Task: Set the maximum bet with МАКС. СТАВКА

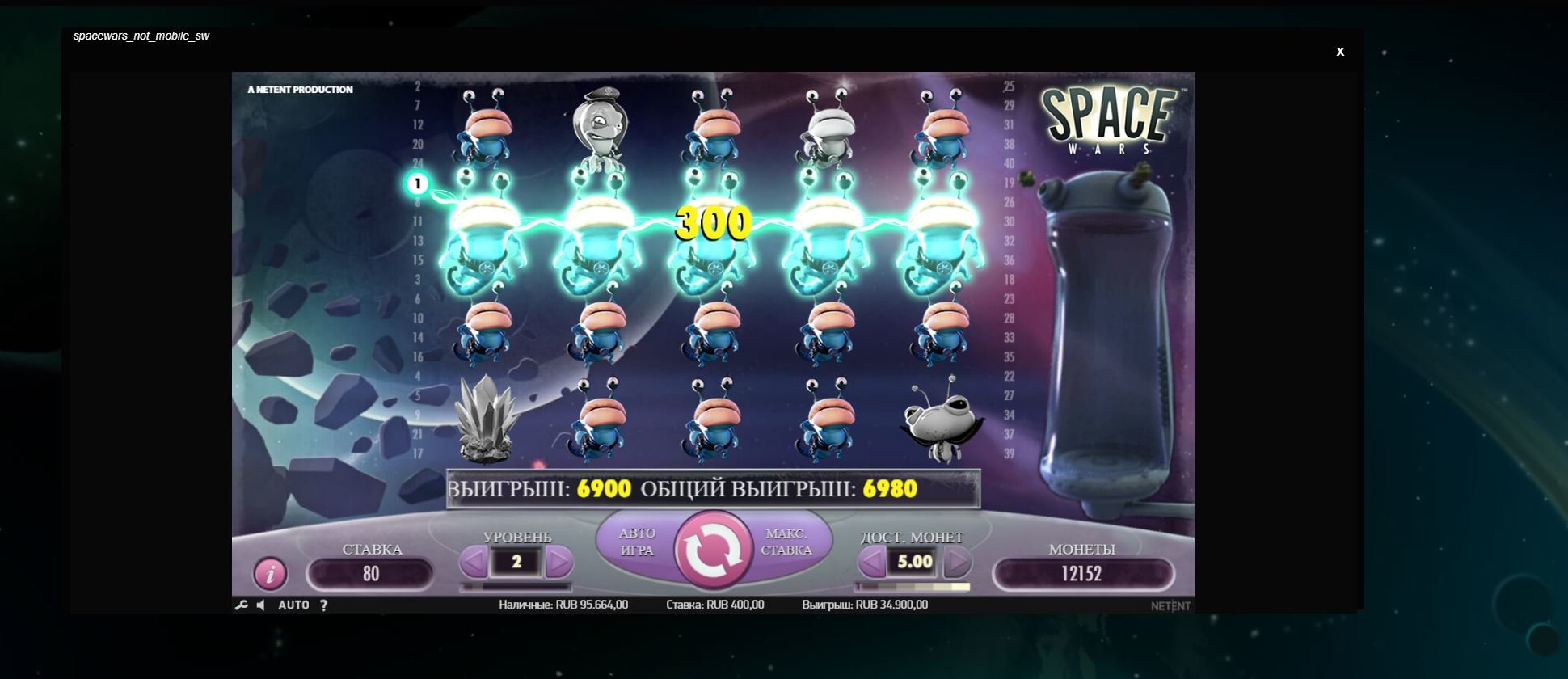Action: coord(786,542)
